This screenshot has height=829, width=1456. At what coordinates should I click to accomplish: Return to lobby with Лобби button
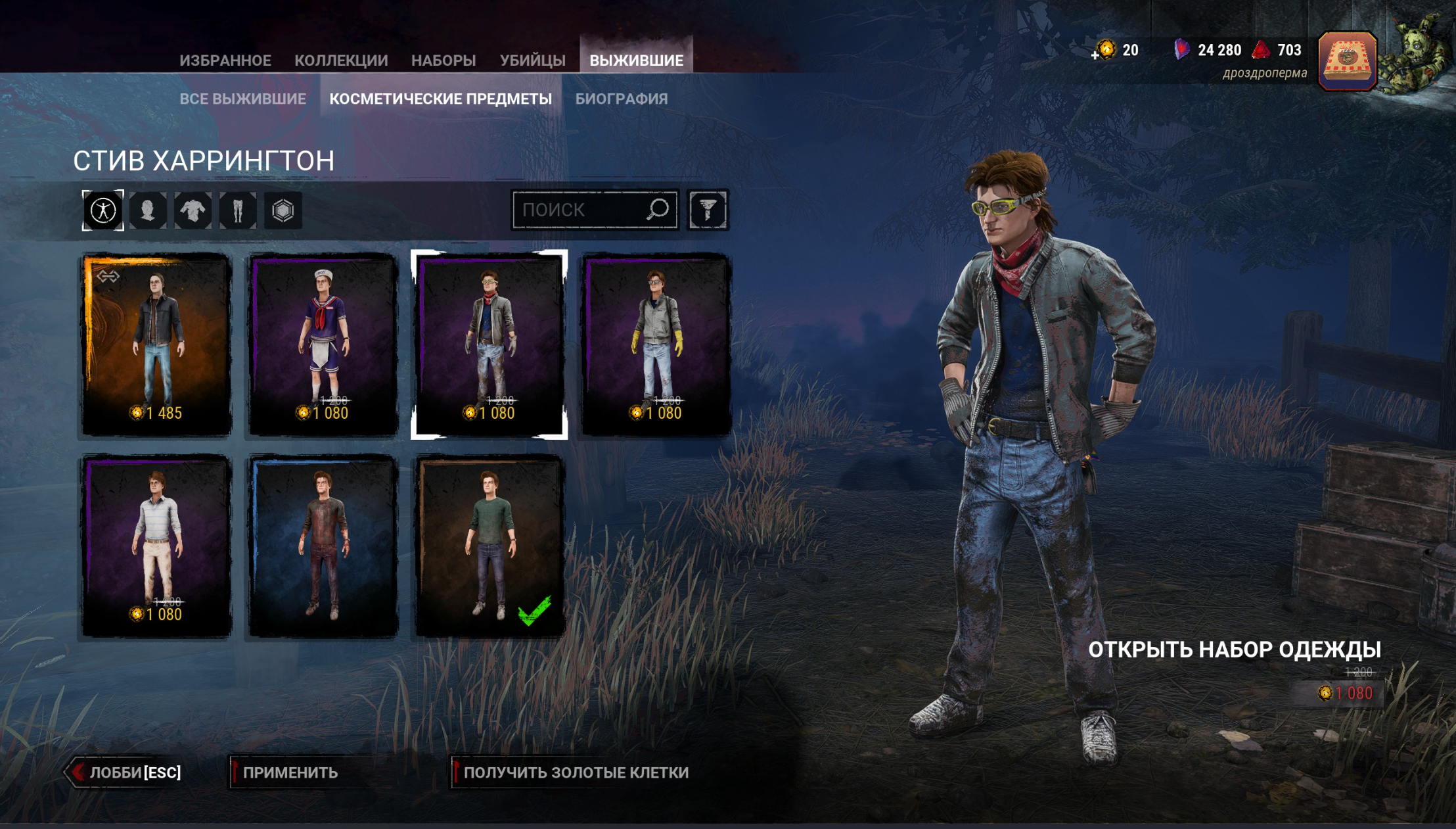point(125,772)
